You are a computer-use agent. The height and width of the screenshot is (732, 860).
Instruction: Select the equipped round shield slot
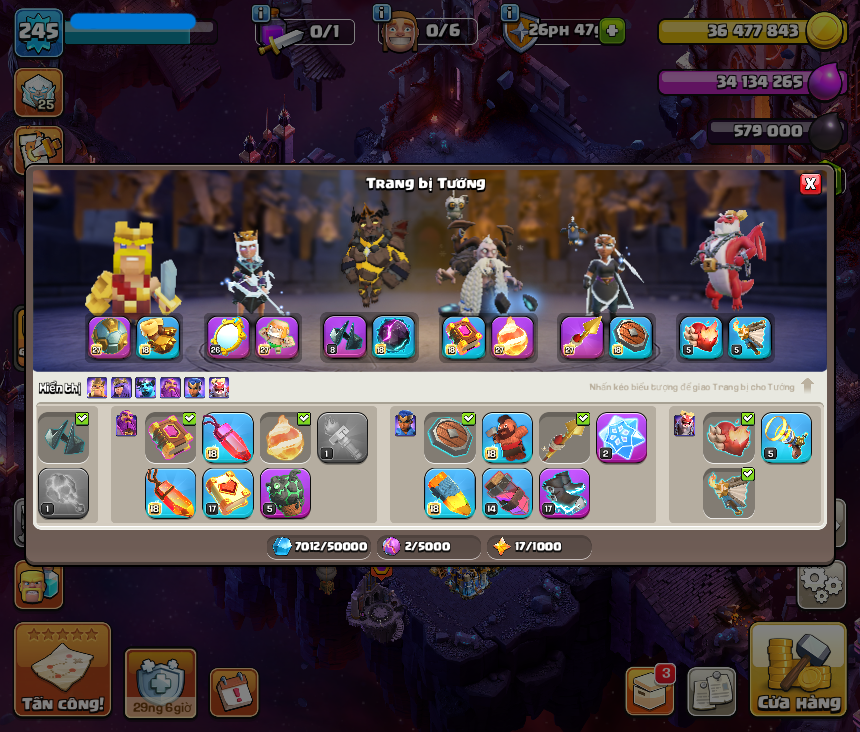(631, 337)
